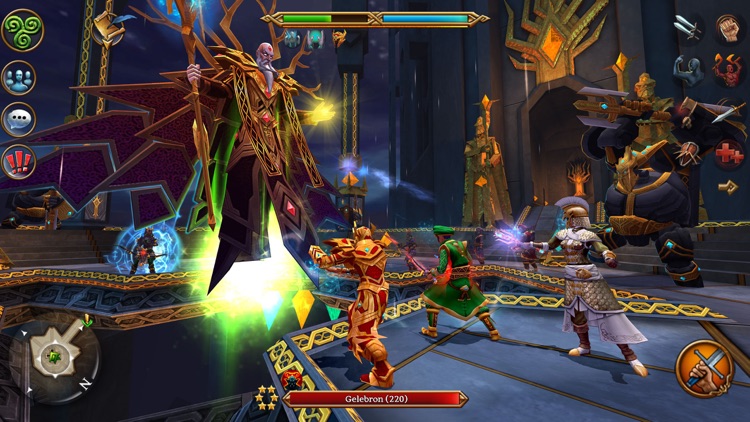
Task: Open the group members panel
Action: [19, 76]
